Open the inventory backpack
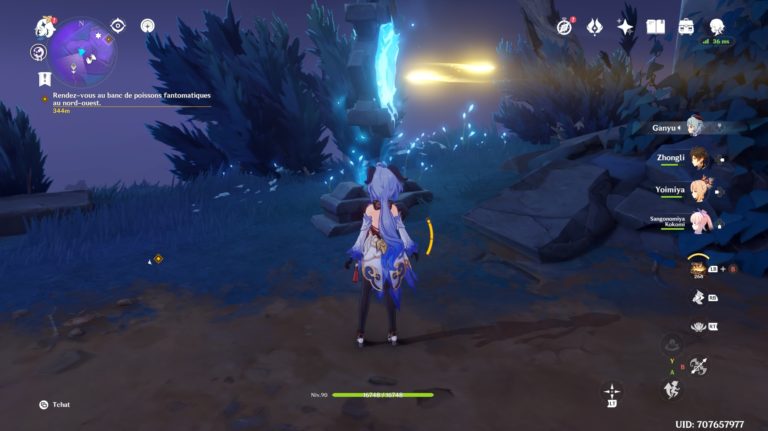This screenshot has width=768, height=431. pos(687,27)
